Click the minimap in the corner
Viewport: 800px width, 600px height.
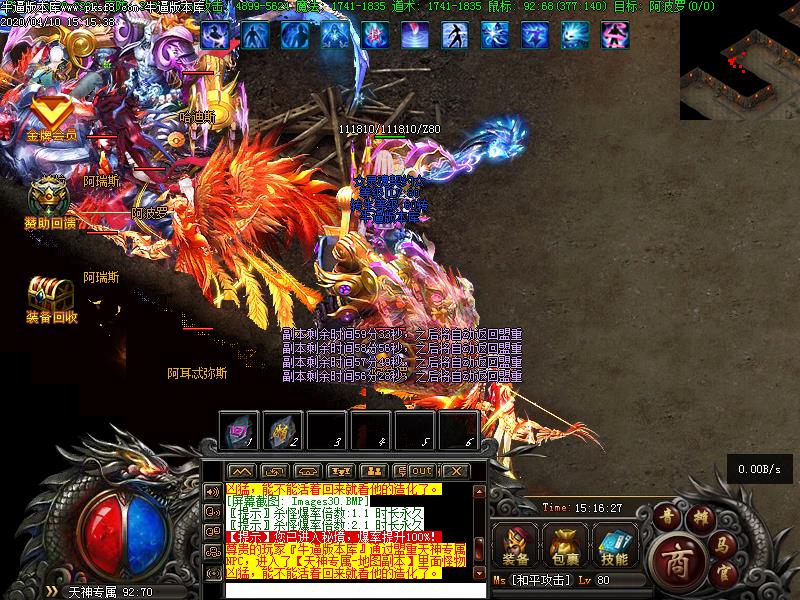[x=740, y=60]
